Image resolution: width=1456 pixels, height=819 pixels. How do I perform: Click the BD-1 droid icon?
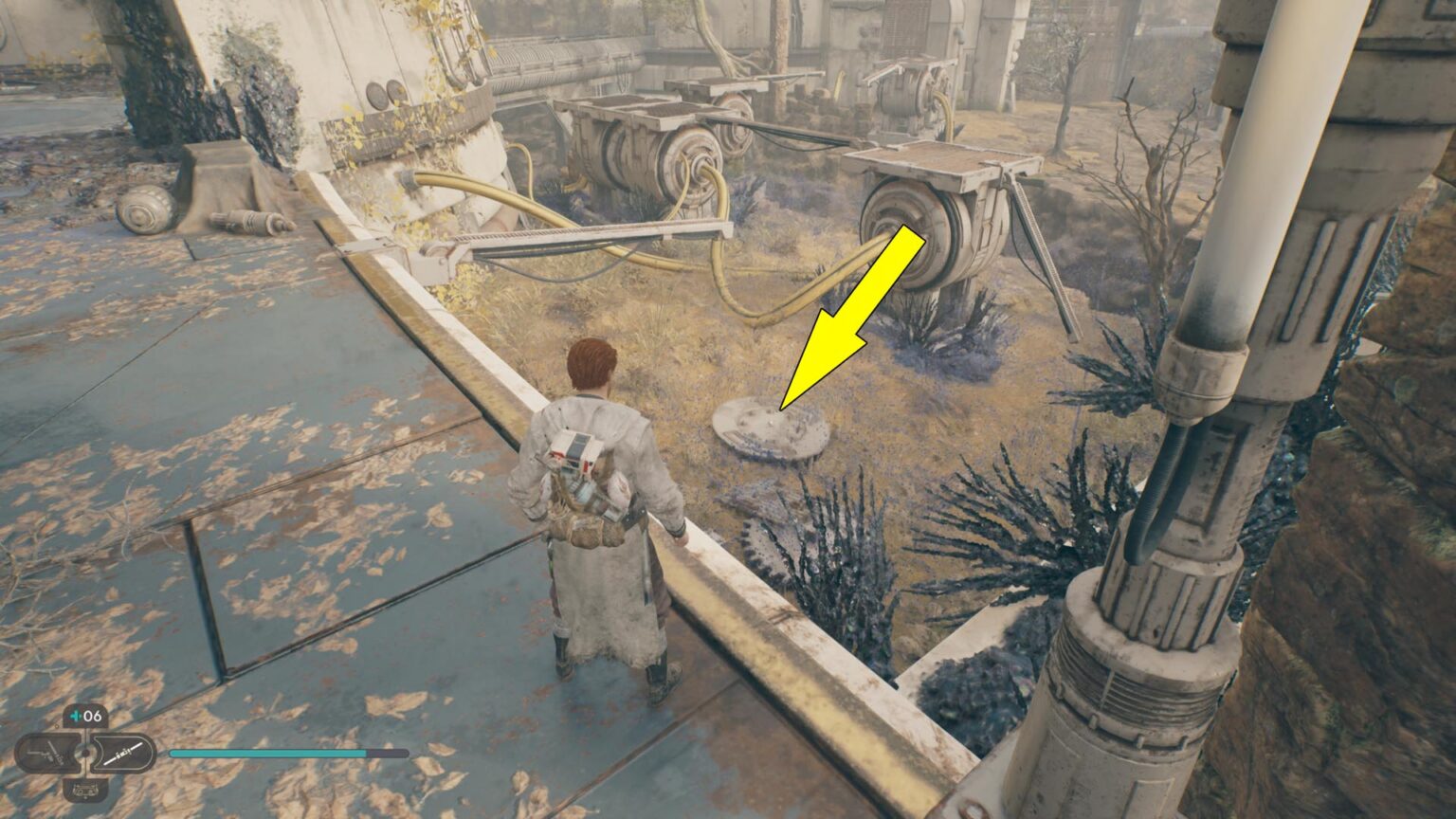[x=86, y=791]
